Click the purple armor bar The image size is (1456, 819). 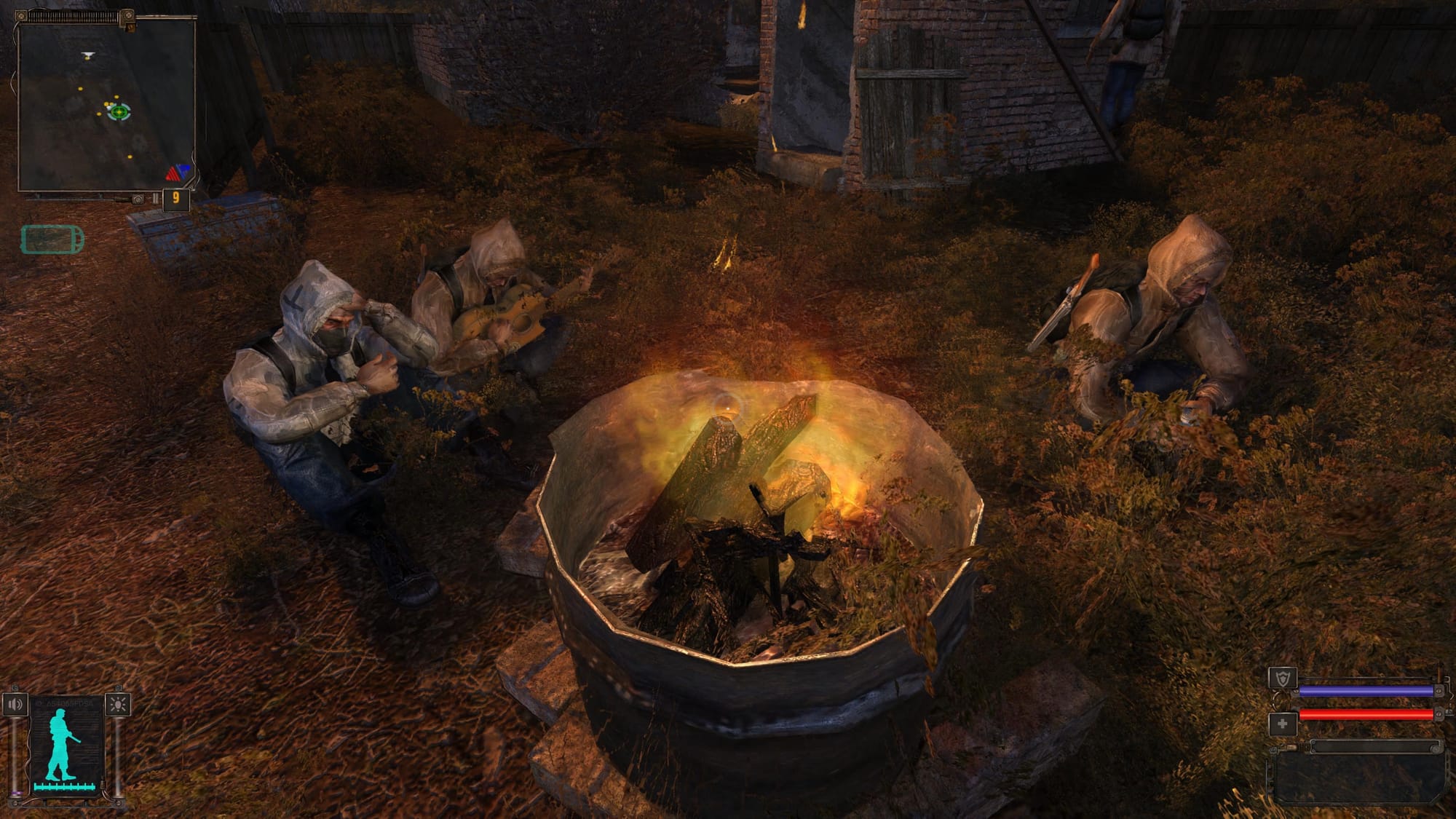coord(1366,691)
